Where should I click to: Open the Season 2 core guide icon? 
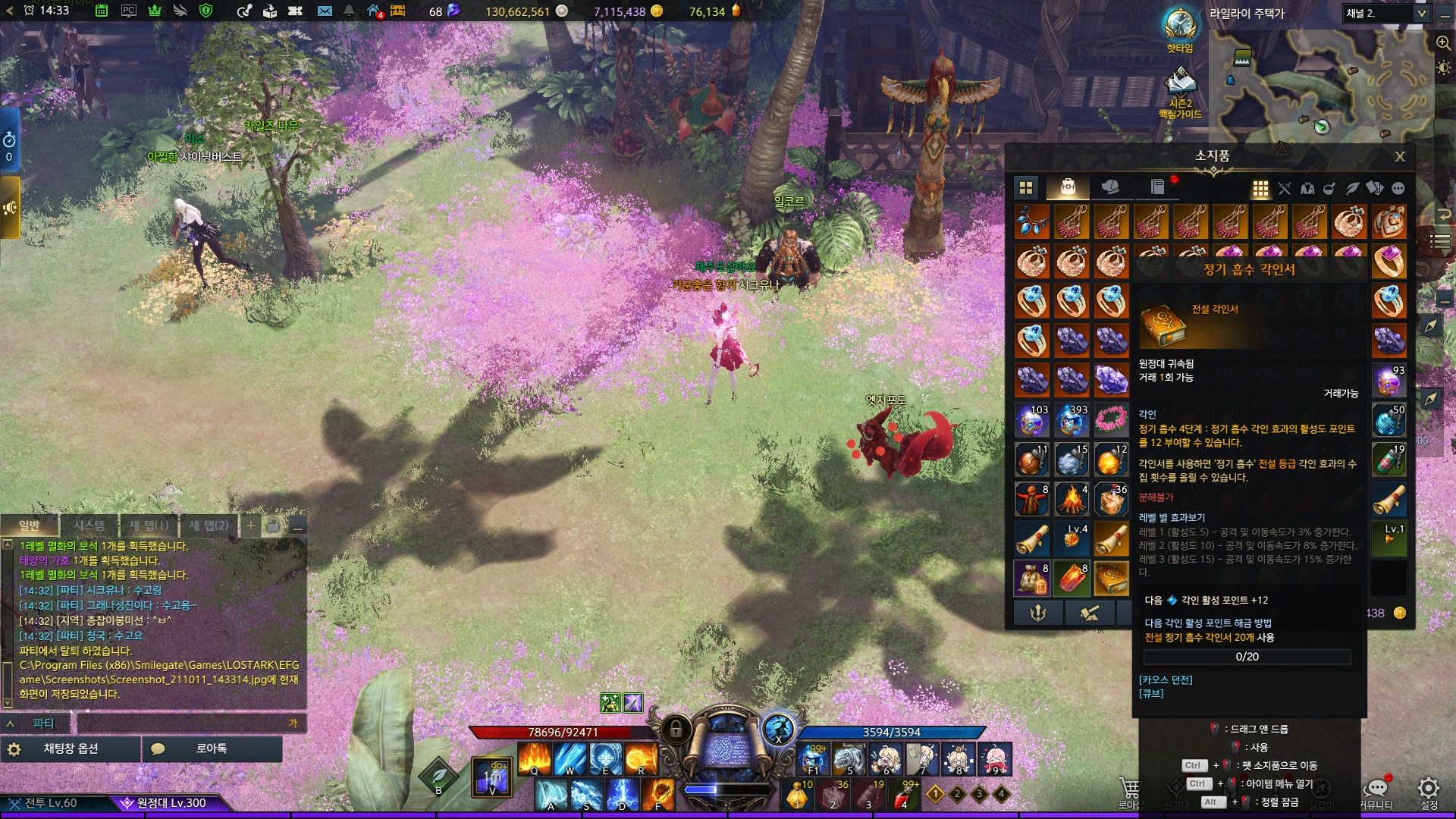pyautogui.click(x=1180, y=82)
